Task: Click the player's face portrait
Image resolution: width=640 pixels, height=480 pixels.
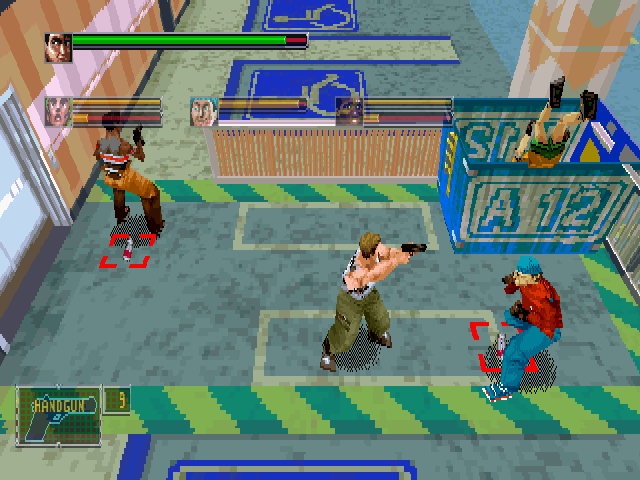Action: click(57, 47)
